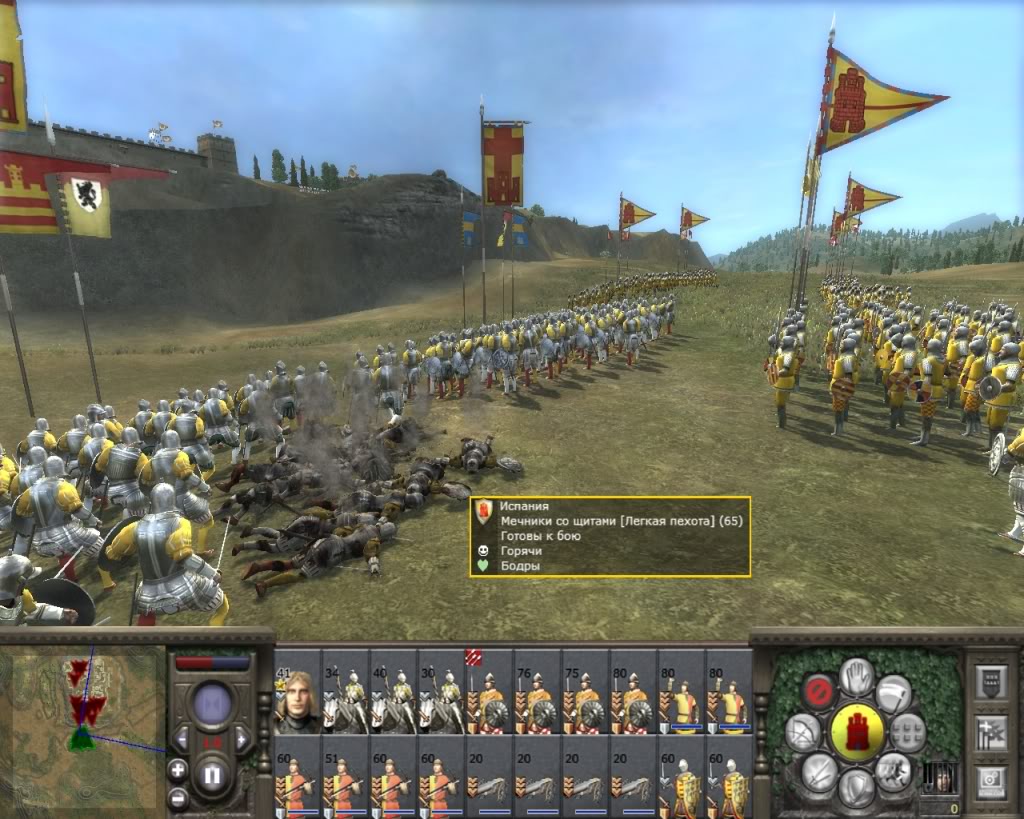Increase the battle speed with the right arrow
Image resolution: width=1024 pixels, height=819 pixels.
tap(242, 739)
